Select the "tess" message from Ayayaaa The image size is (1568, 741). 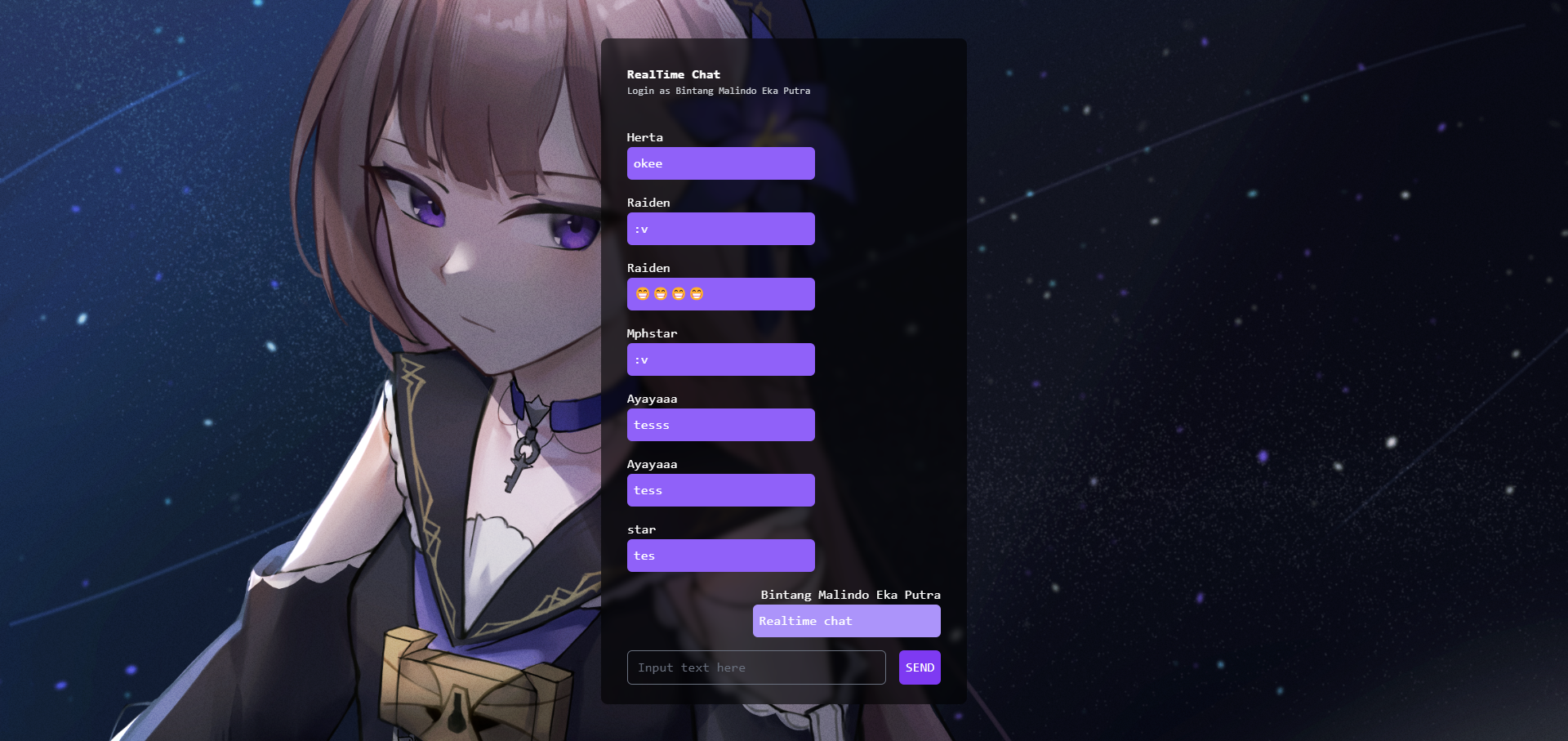pos(720,490)
